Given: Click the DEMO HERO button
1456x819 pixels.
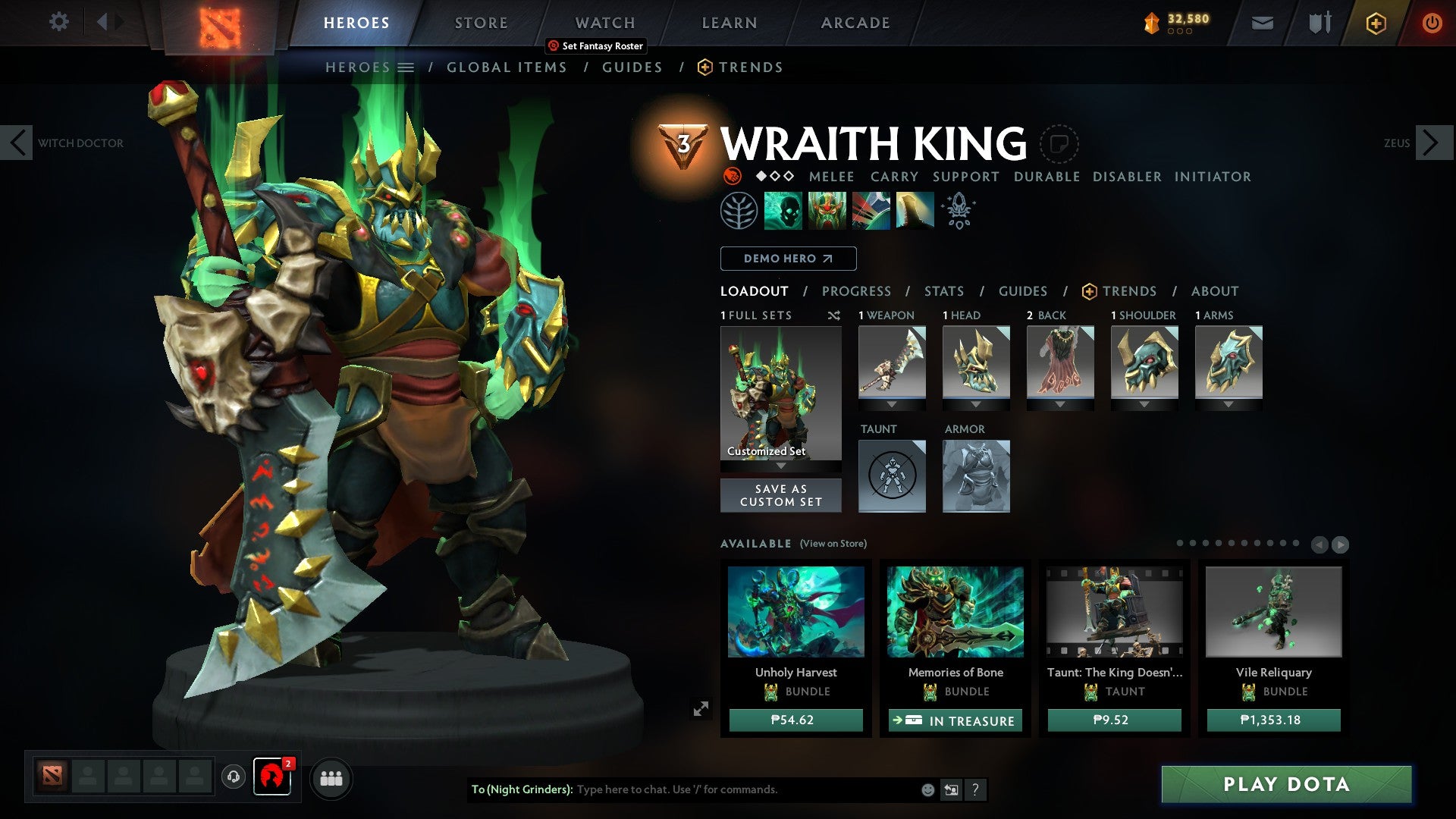Looking at the screenshot, I should 787,259.
